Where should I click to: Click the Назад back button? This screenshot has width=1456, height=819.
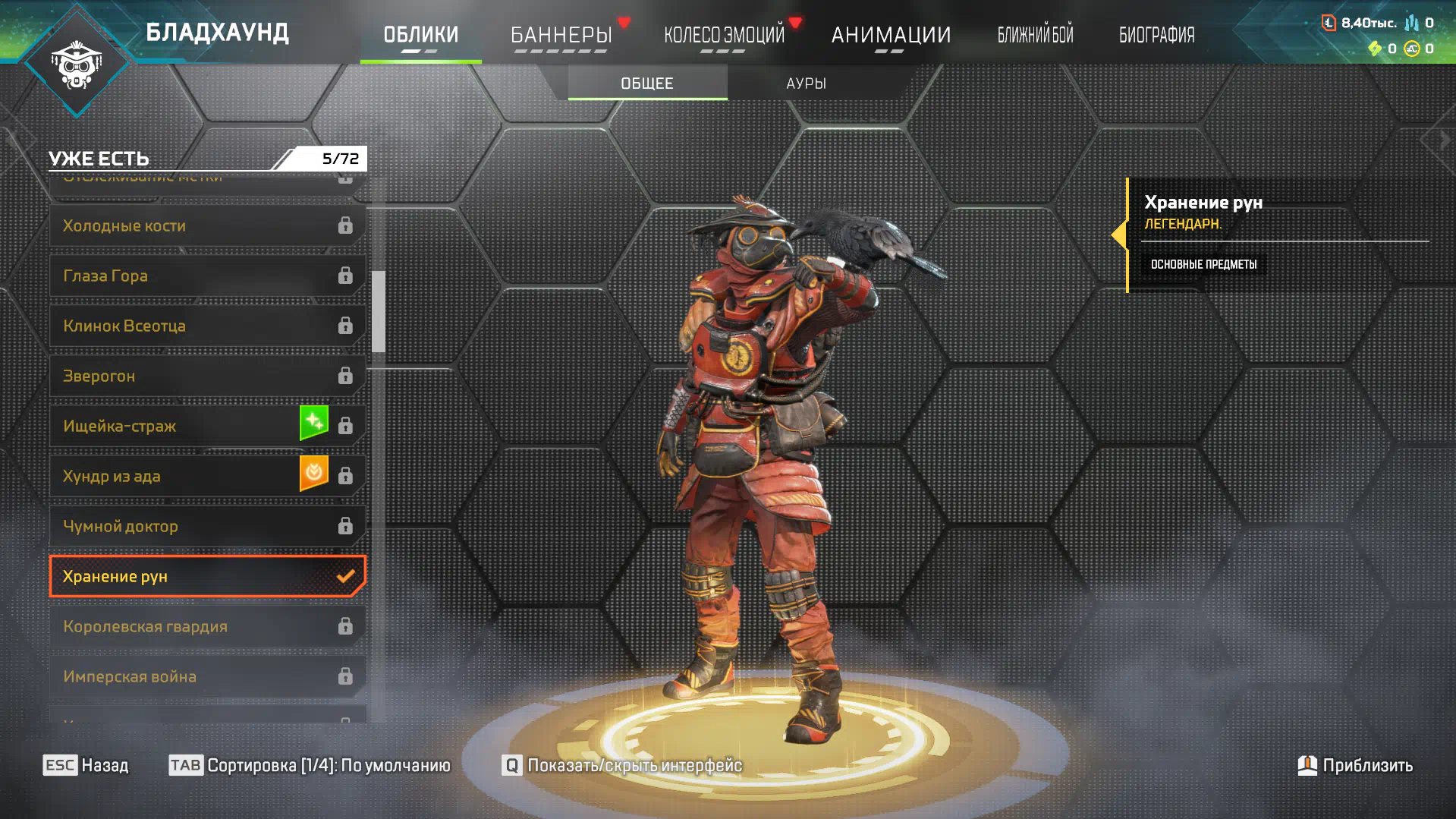coord(86,765)
